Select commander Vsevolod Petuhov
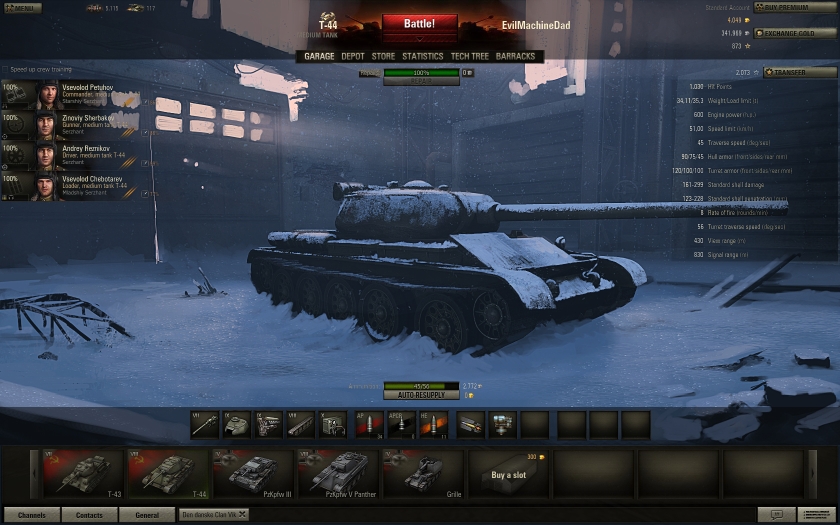This screenshot has width=840, height=525. (x=70, y=96)
